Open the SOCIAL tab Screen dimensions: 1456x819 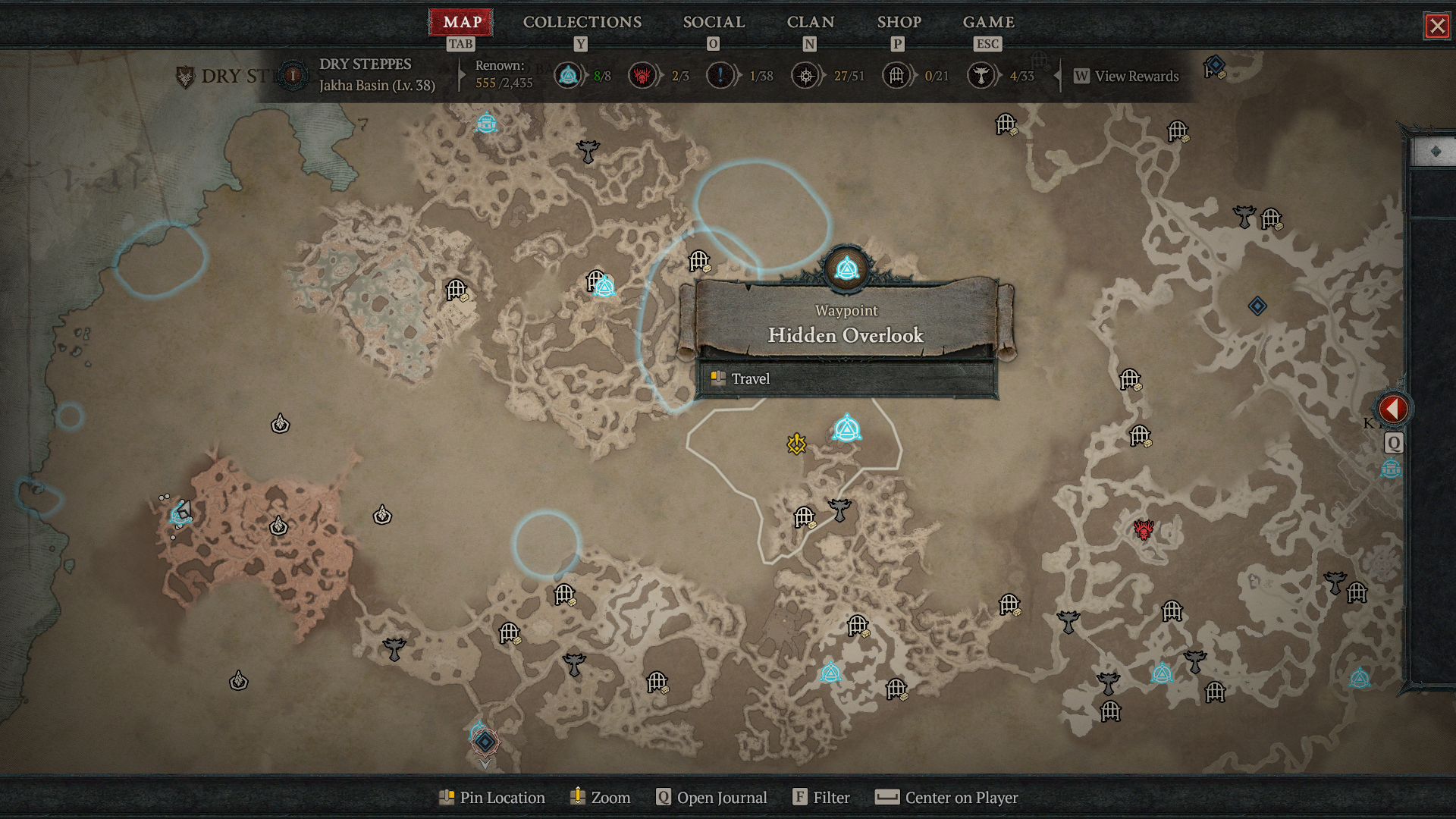714,22
